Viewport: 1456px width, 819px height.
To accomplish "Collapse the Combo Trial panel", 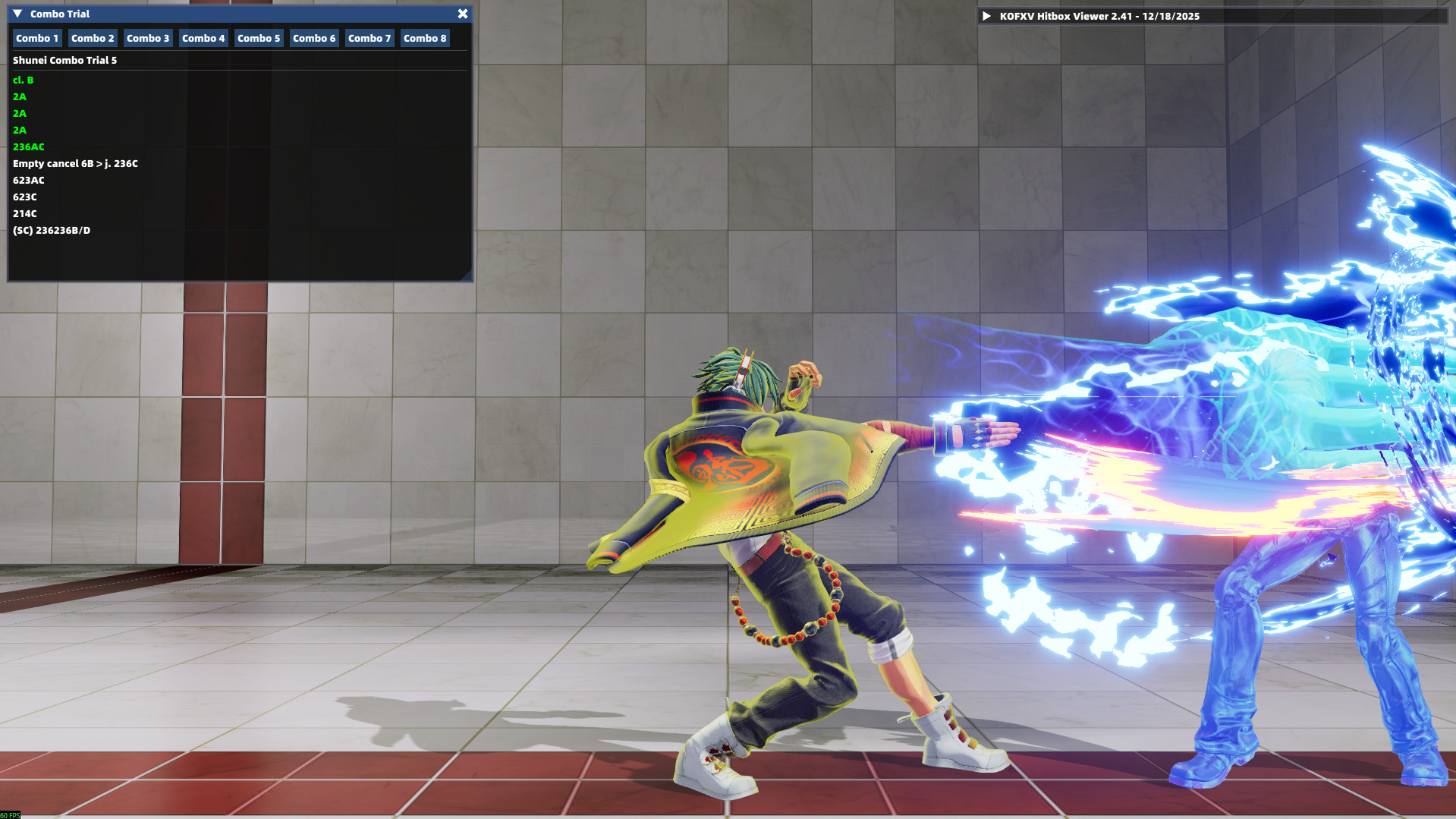I will 17,13.
